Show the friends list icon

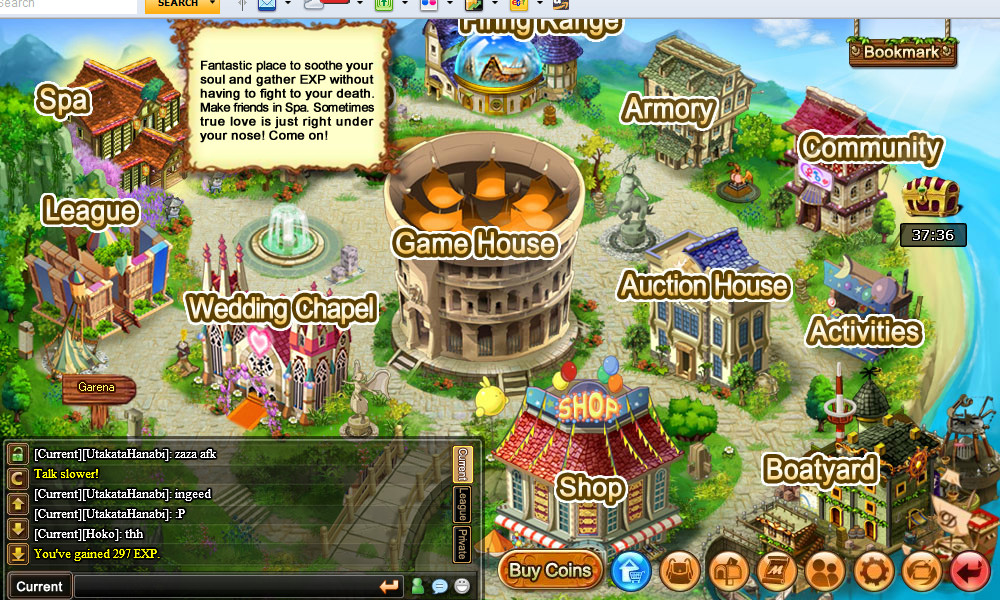tap(826, 572)
